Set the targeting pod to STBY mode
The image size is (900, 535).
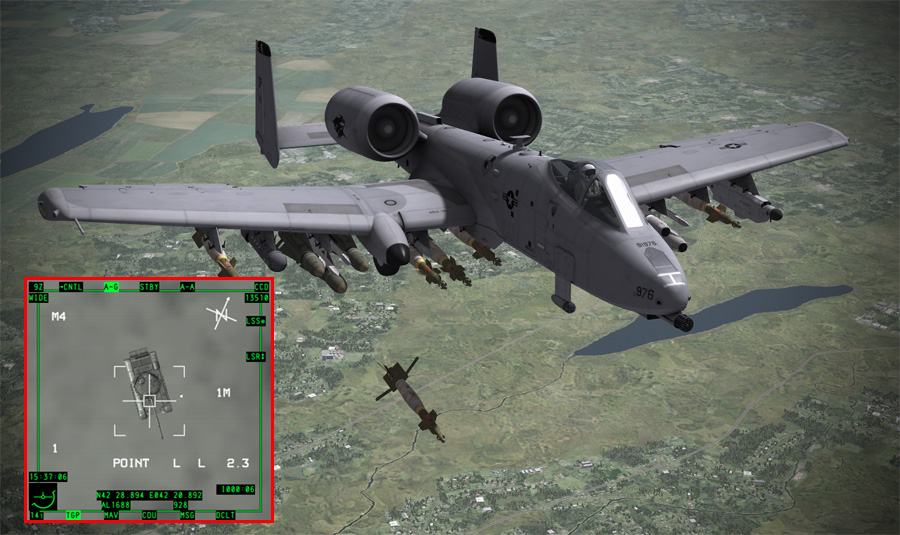[x=149, y=287]
